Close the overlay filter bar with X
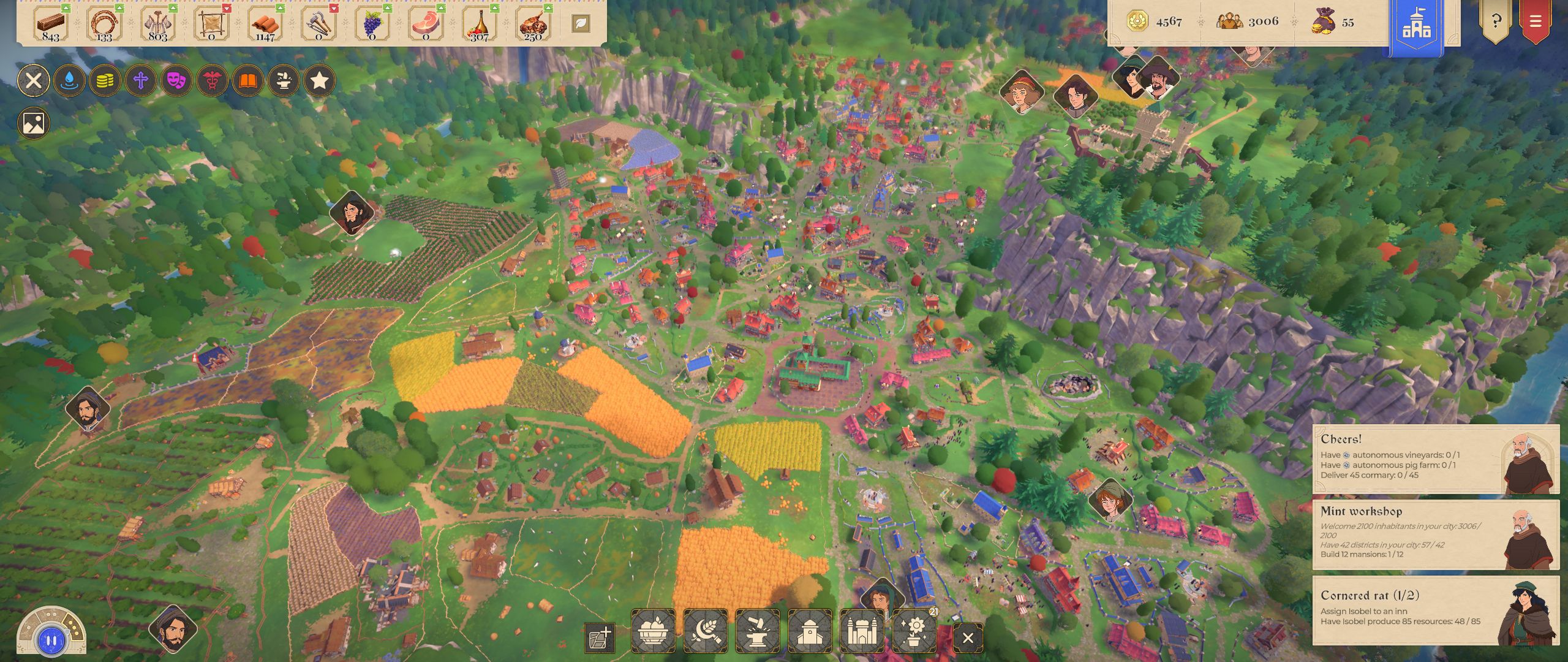This screenshot has height=662, width=1568. (x=34, y=80)
